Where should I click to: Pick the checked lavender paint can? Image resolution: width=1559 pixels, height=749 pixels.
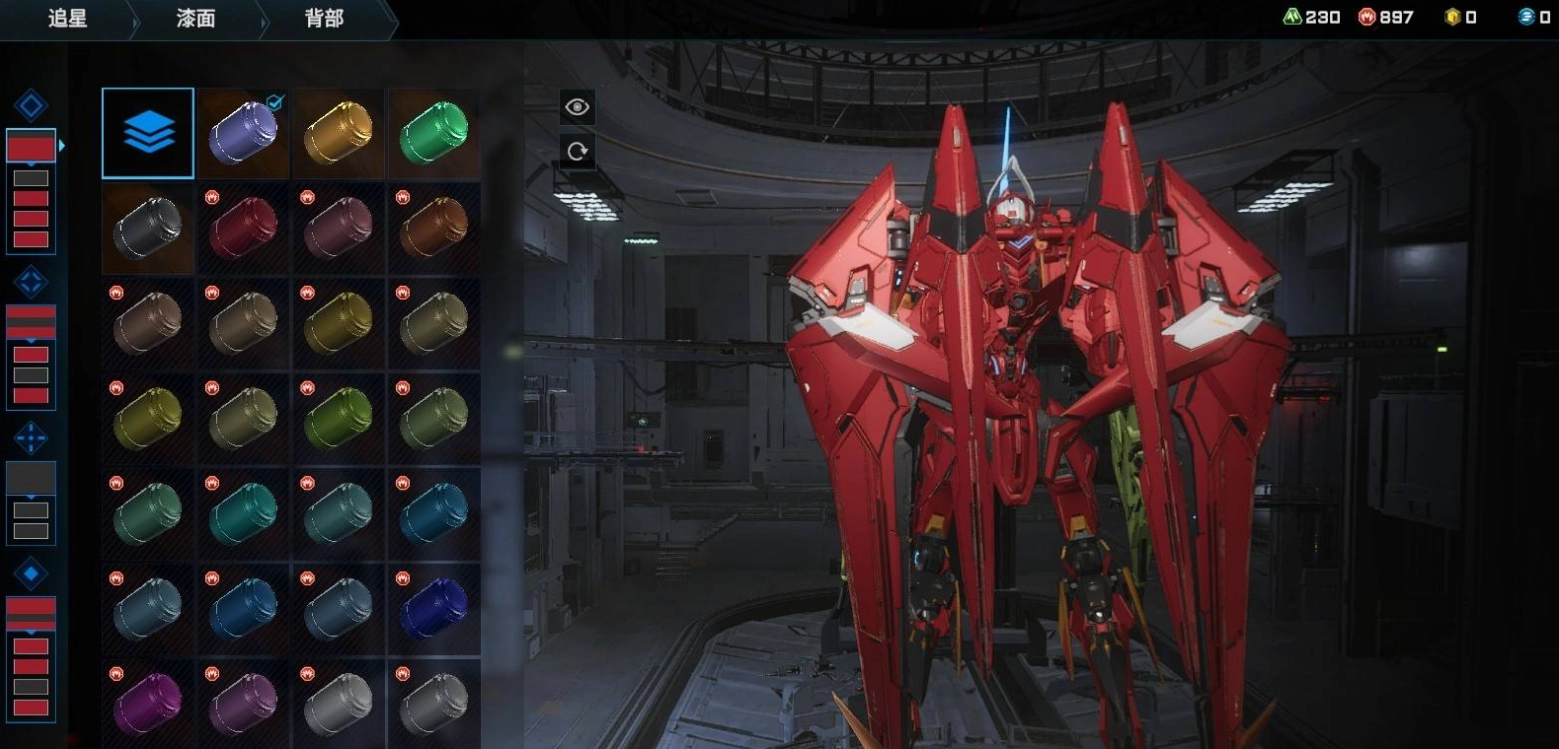[243, 133]
